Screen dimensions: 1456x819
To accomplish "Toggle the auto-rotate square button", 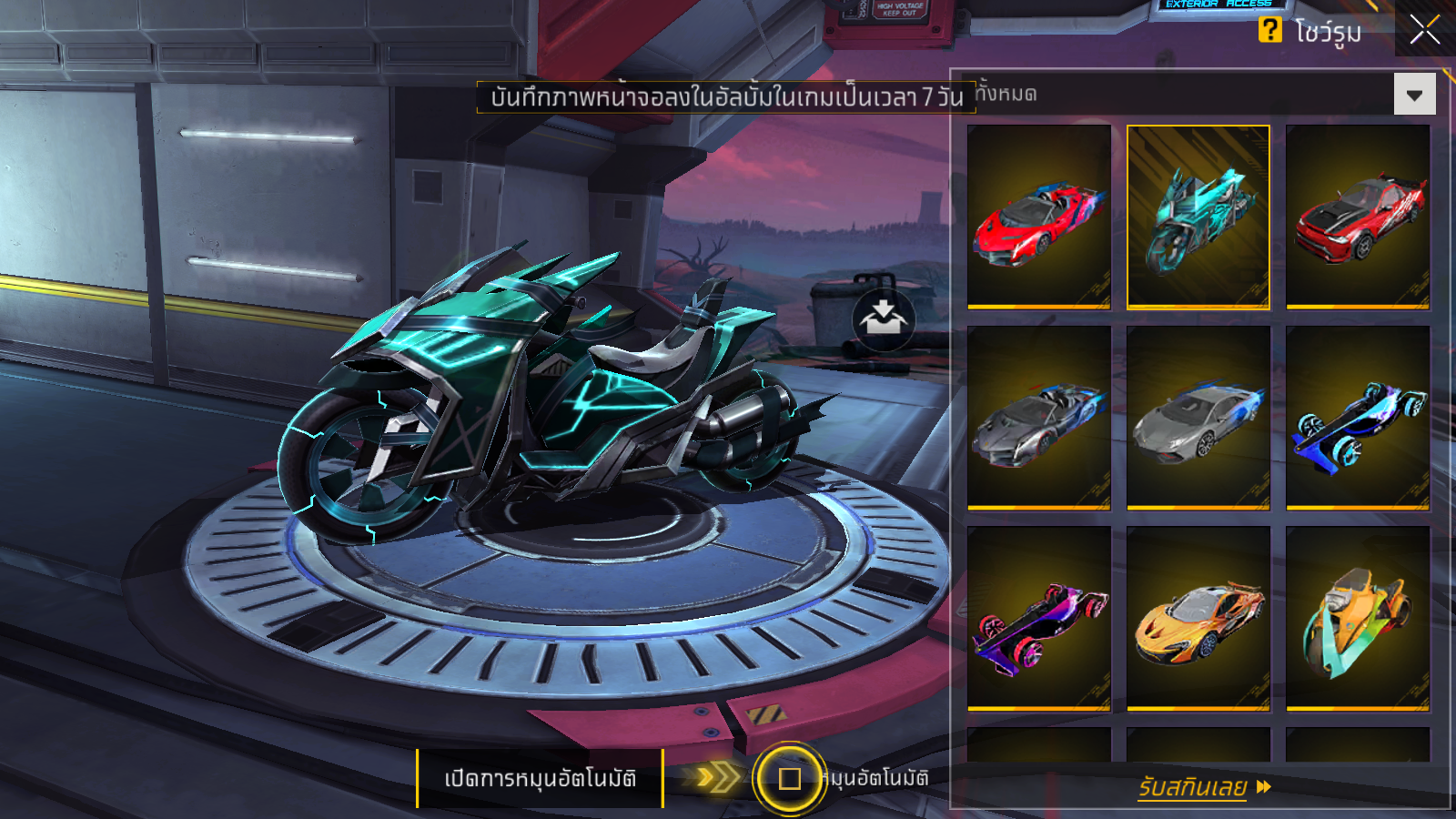I will pos(789,779).
